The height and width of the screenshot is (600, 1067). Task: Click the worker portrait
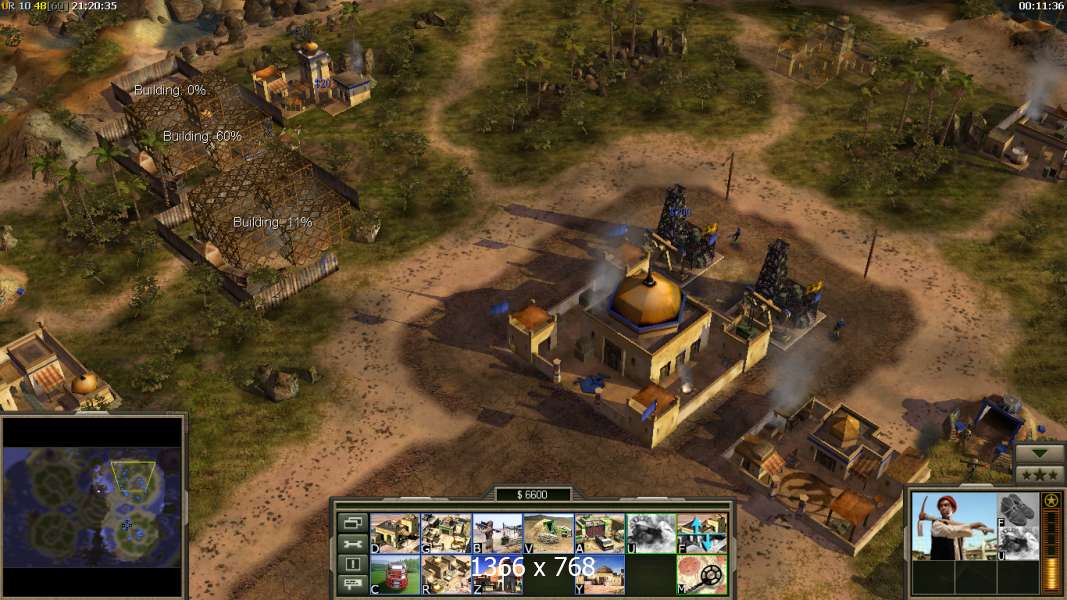coord(954,525)
